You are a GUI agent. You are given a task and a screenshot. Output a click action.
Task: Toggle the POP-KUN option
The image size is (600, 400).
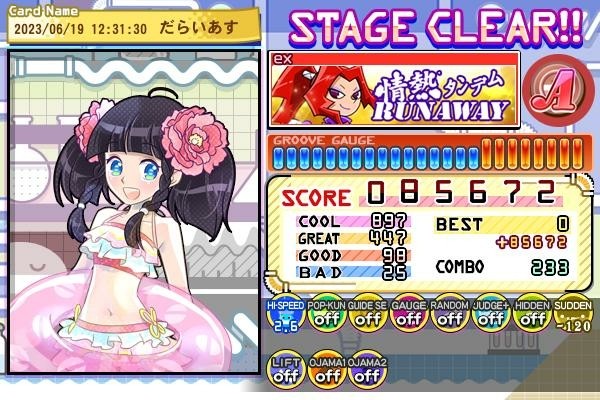(x=326, y=316)
